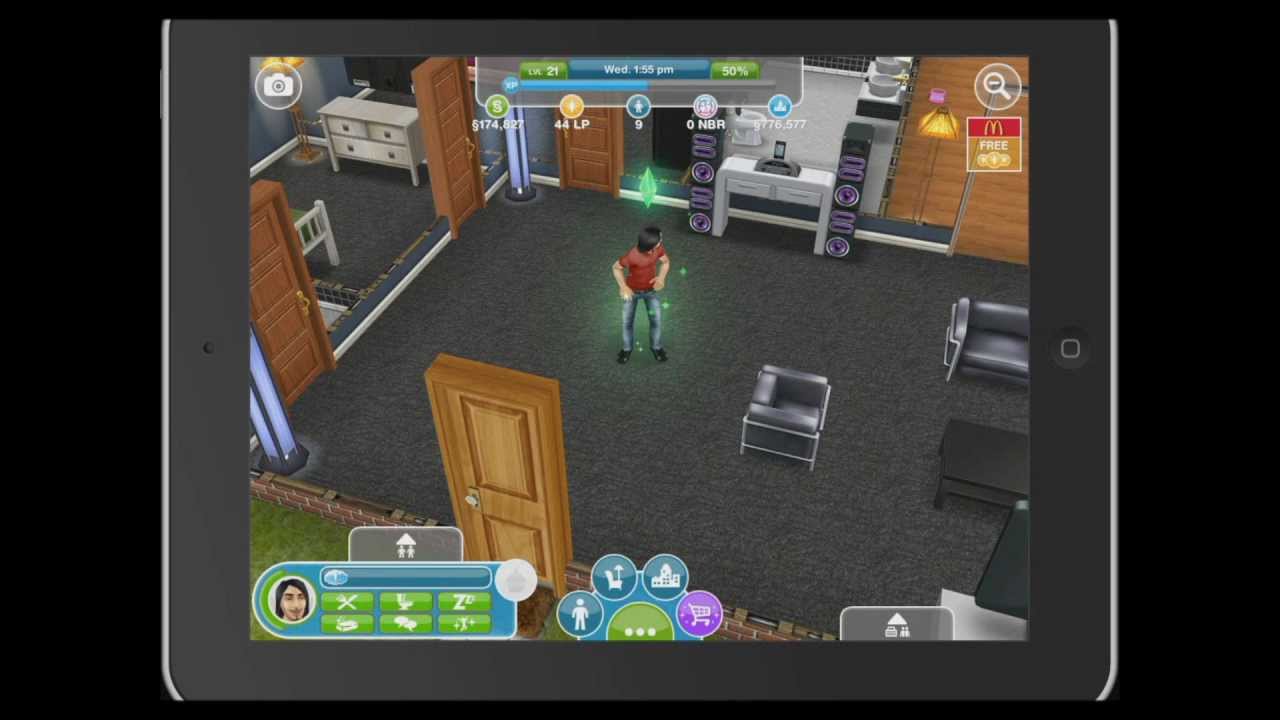
Task: Open the town map buildings button
Action: (x=665, y=578)
